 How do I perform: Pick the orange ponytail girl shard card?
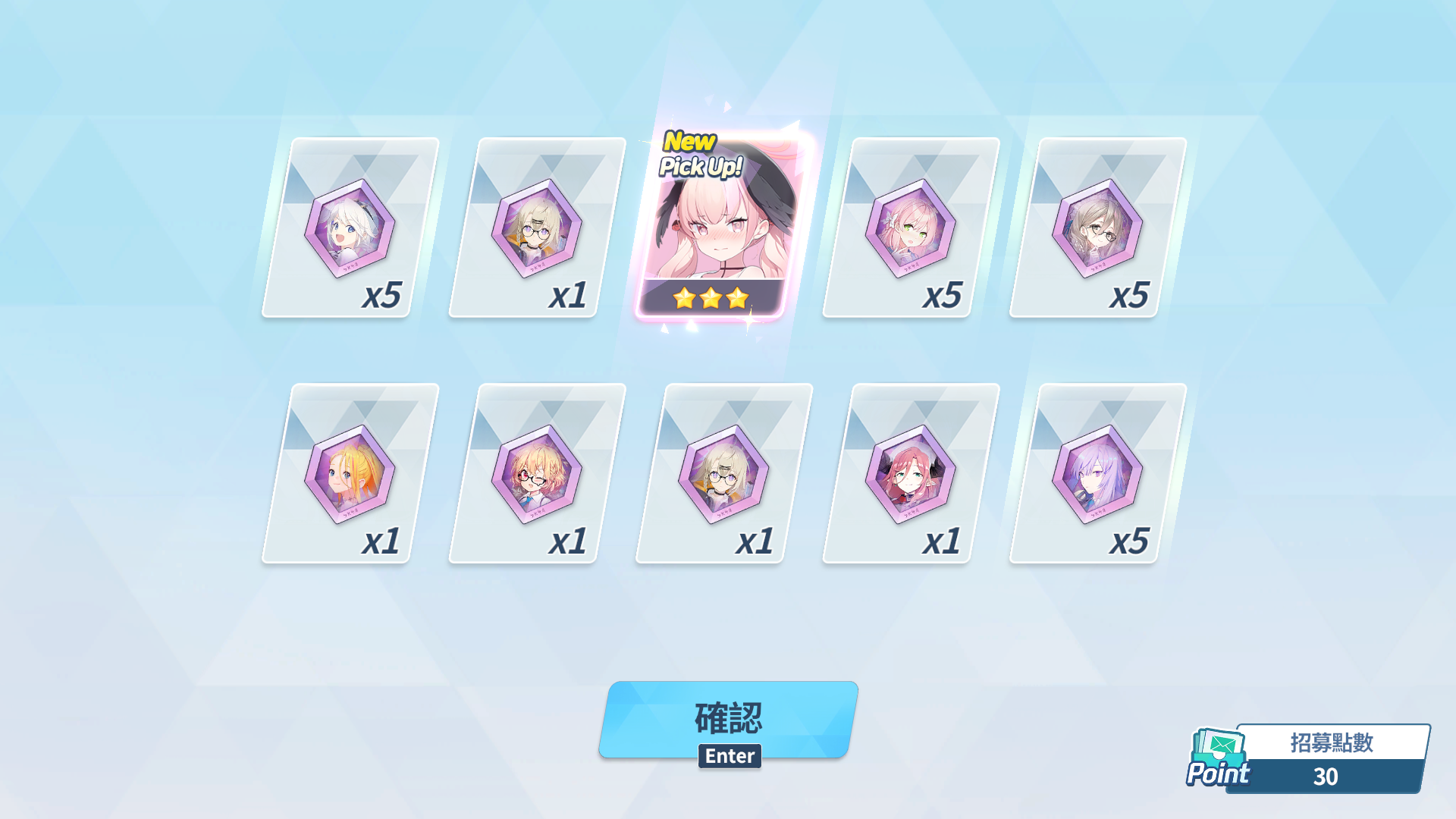(350, 474)
